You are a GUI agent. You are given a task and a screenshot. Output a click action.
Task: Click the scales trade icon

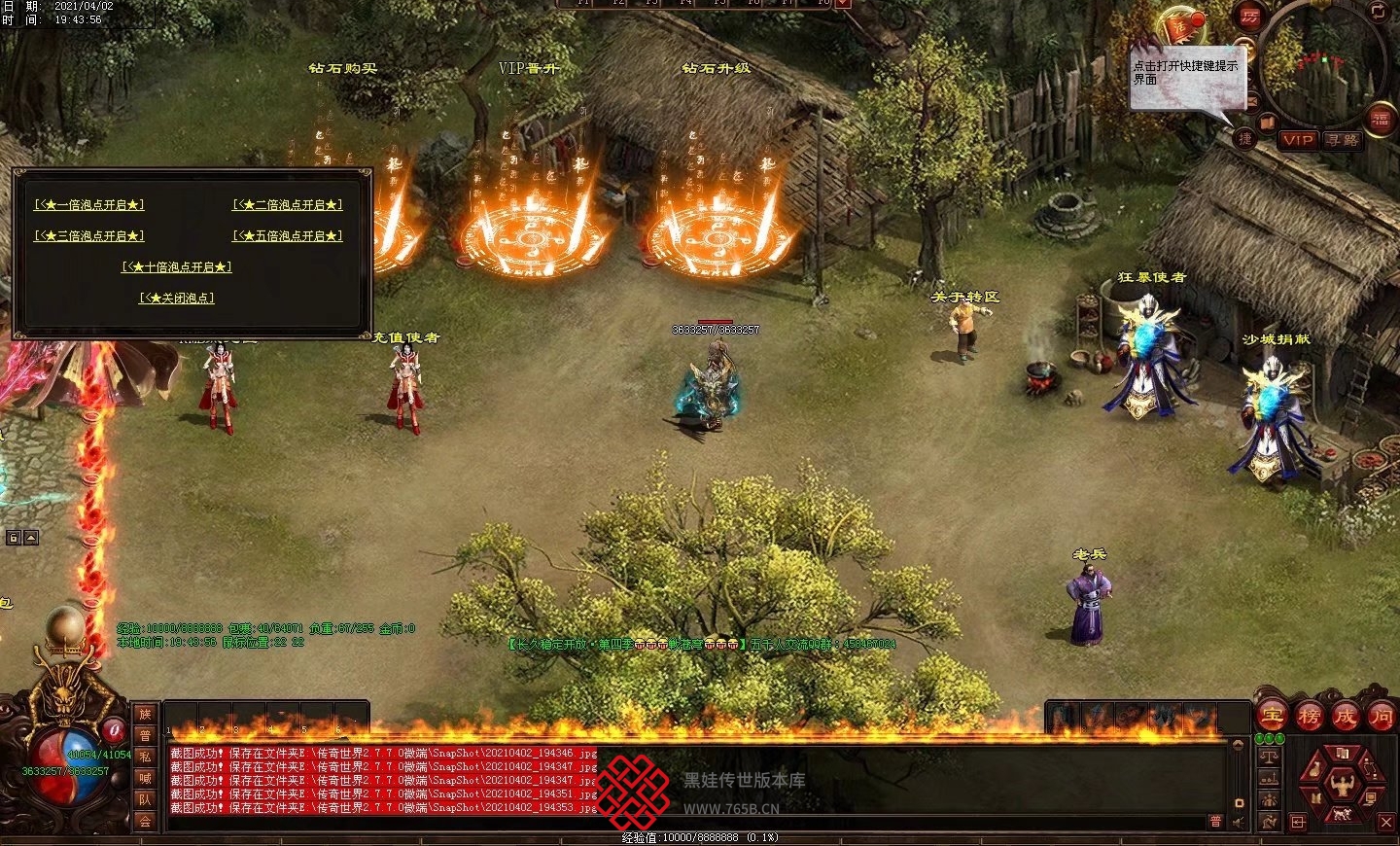(1269, 755)
